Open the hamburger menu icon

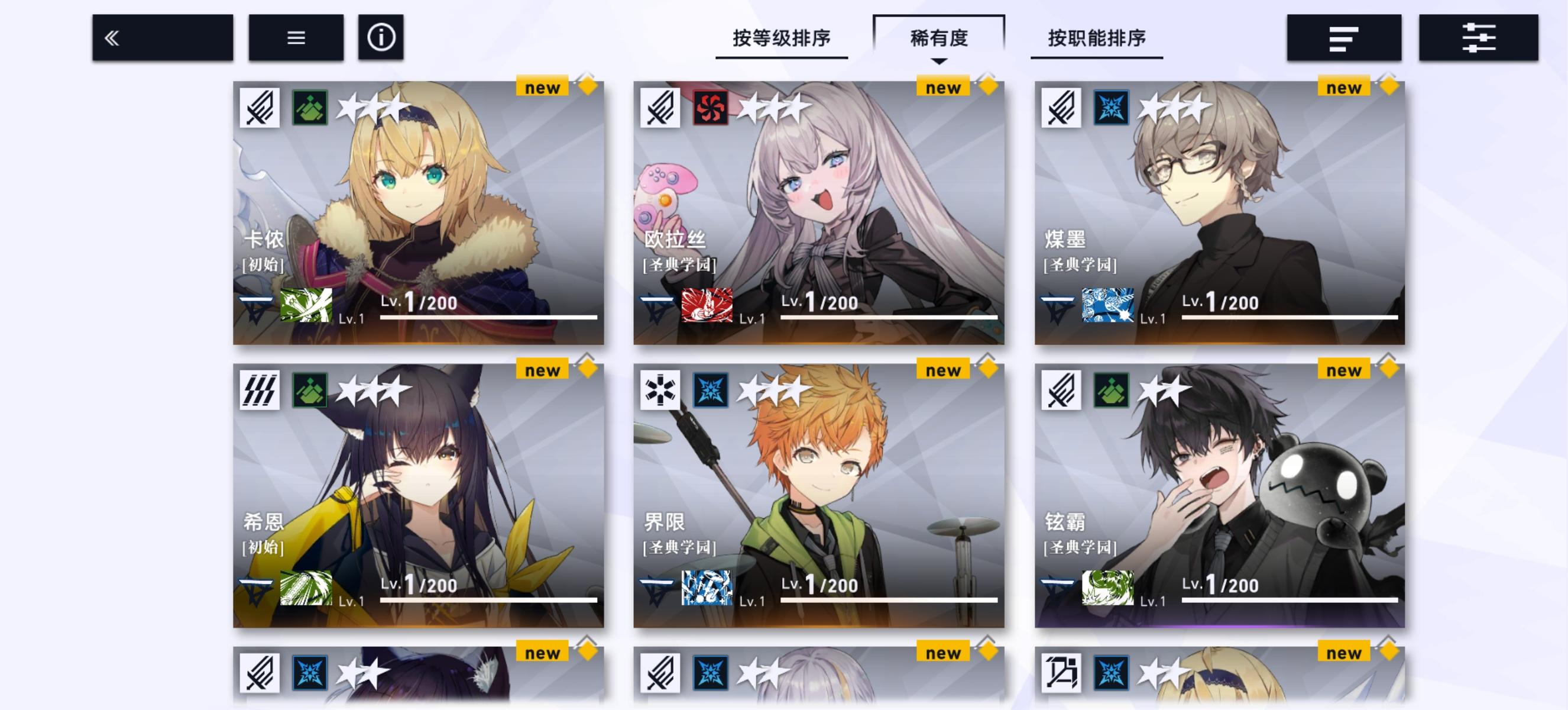tap(296, 38)
